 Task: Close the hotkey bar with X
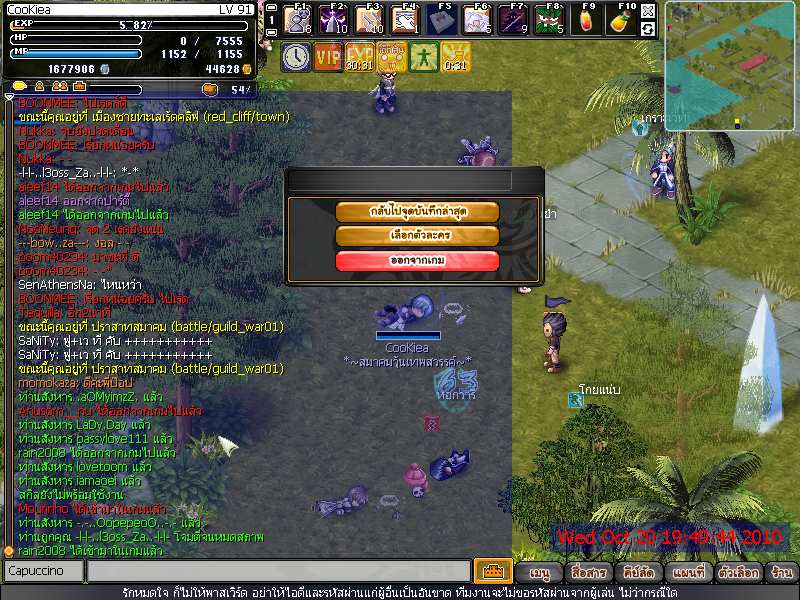tap(648, 11)
